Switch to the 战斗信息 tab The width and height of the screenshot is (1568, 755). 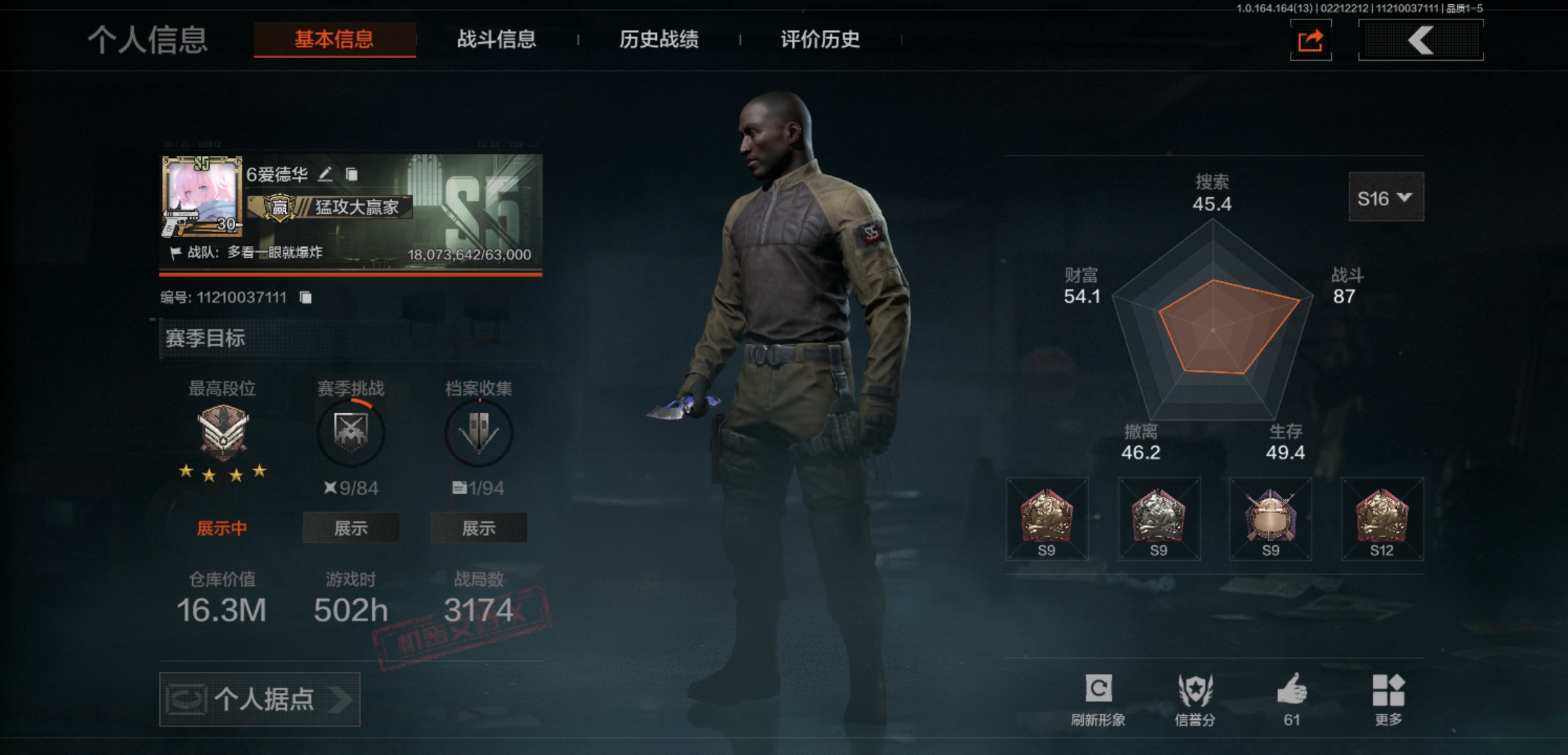point(496,39)
